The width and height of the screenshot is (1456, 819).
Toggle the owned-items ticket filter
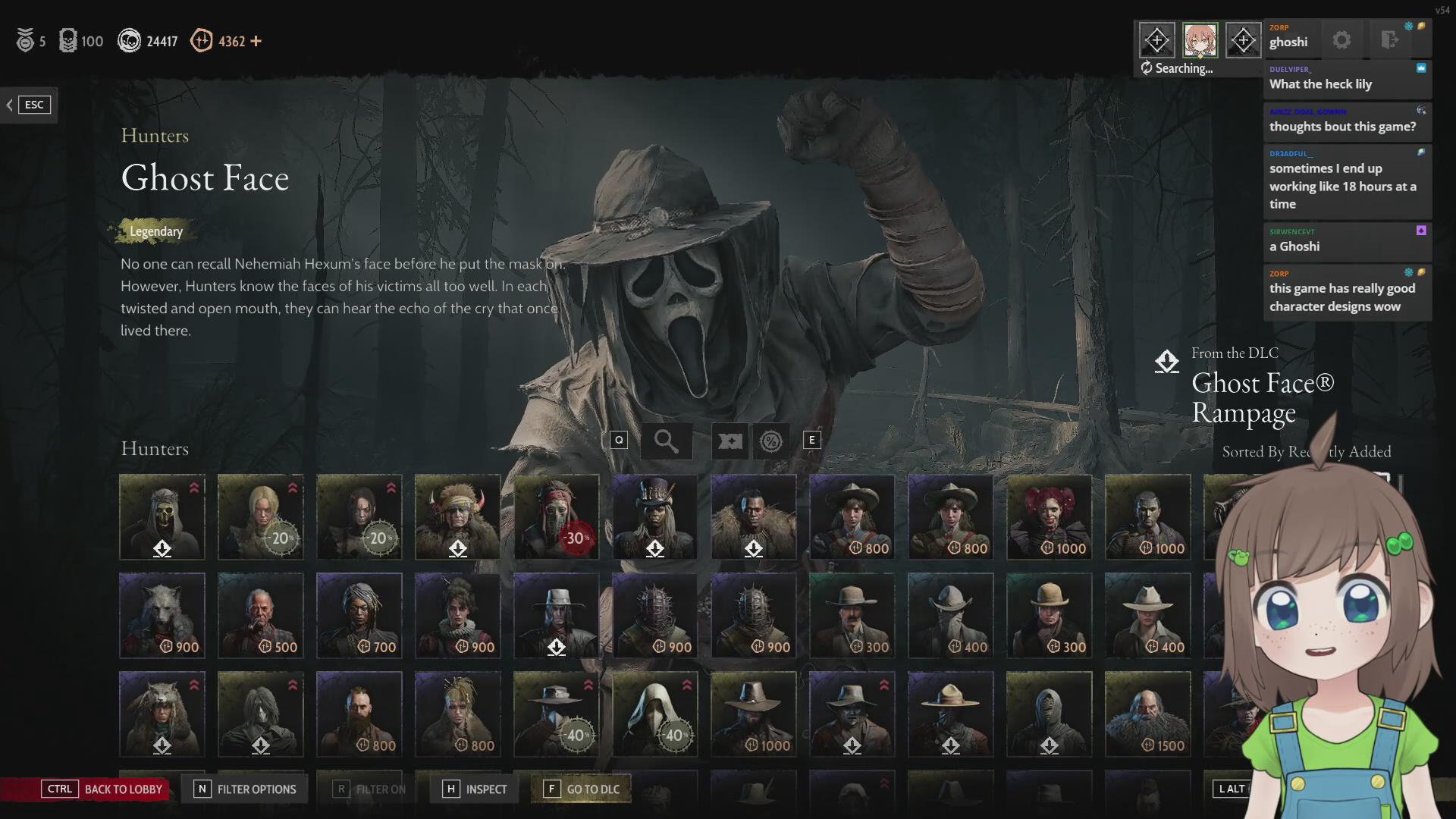tap(730, 441)
